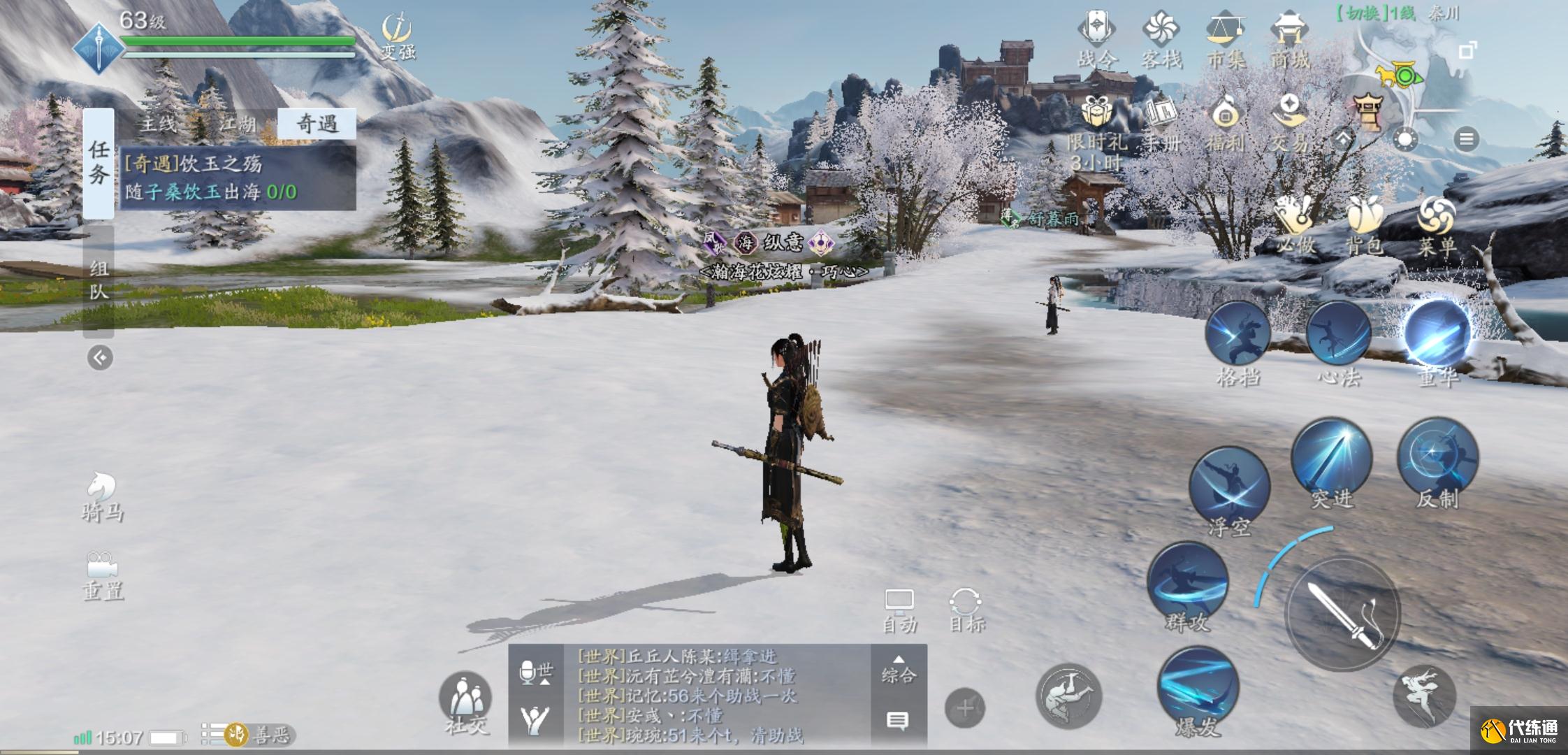This screenshot has width=1568, height=755.
Task: Open the 福利 welfare rewards
Action: pos(1225,122)
